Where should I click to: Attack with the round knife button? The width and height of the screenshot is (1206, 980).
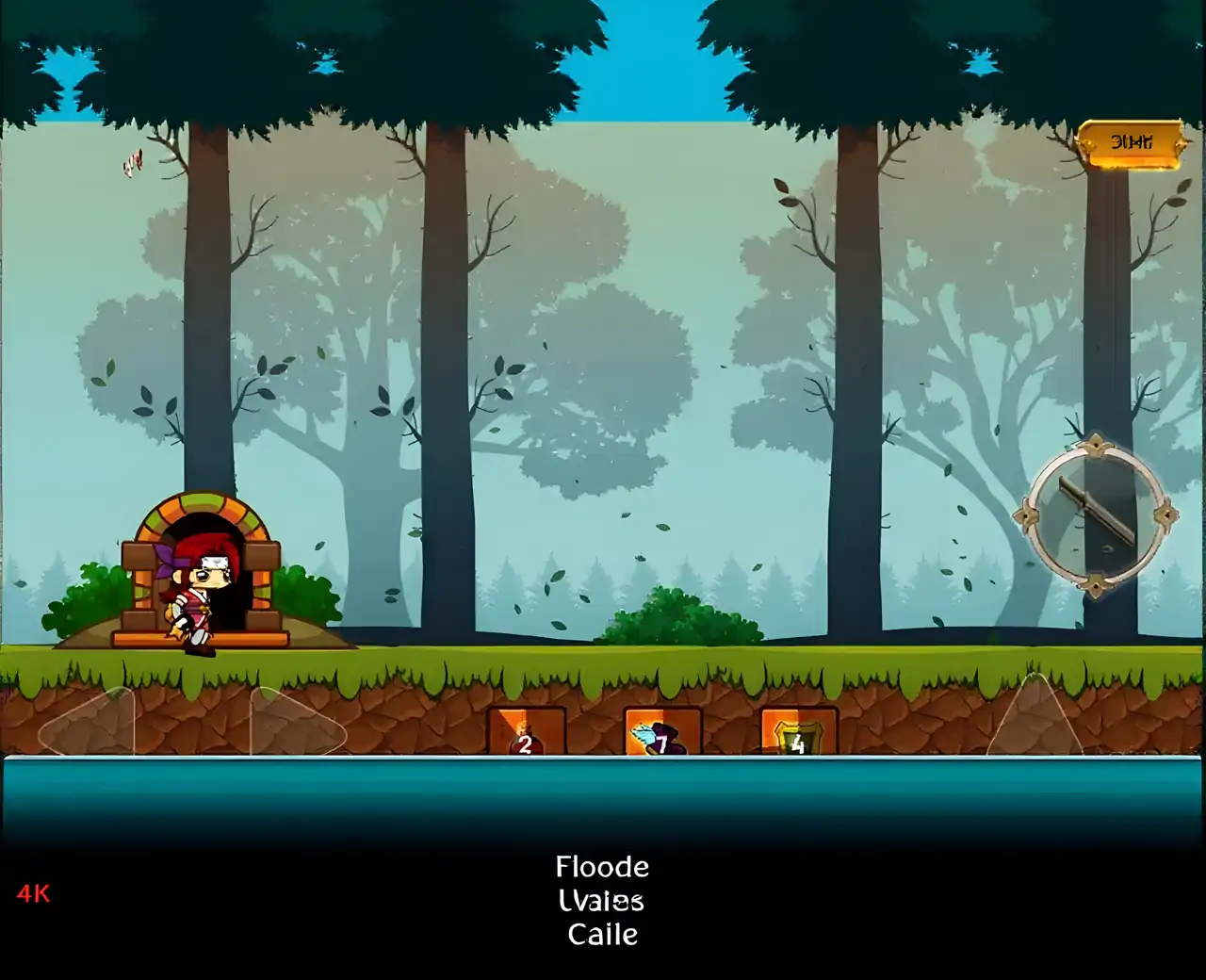coord(1095,514)
